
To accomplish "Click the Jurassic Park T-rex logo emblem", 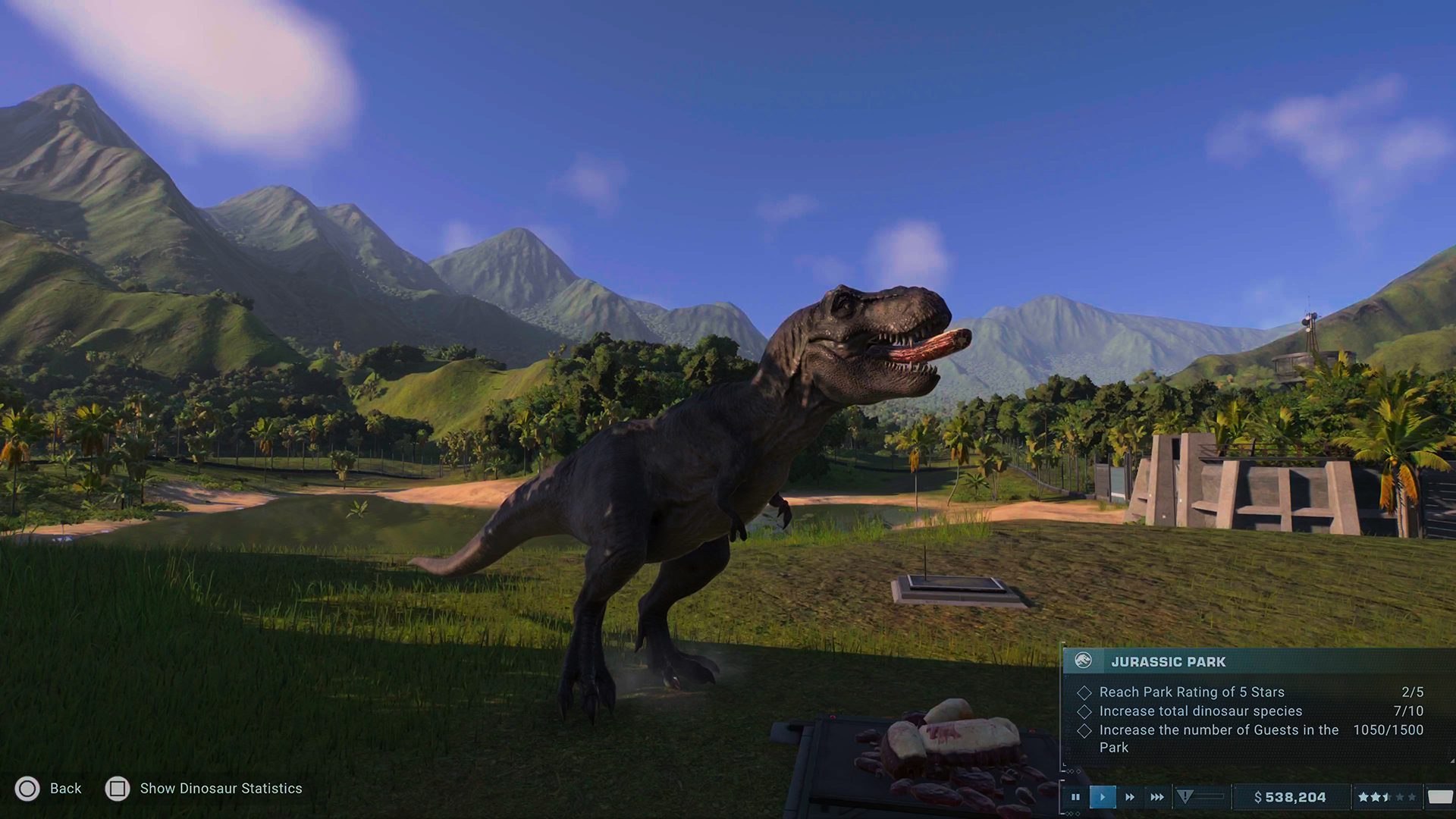I will pos(1083,661).
